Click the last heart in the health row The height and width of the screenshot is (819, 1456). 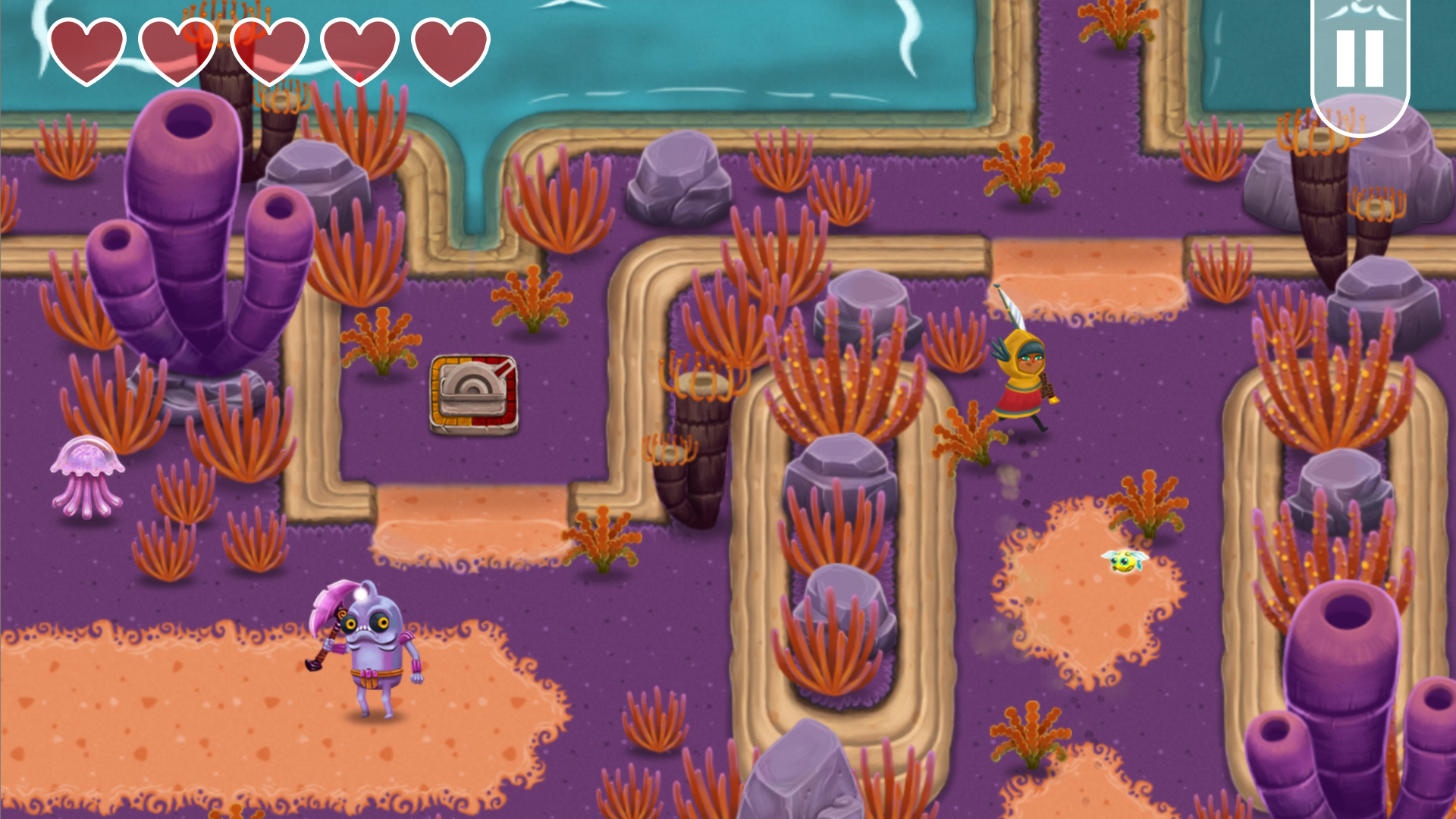[x=453, y=49]
